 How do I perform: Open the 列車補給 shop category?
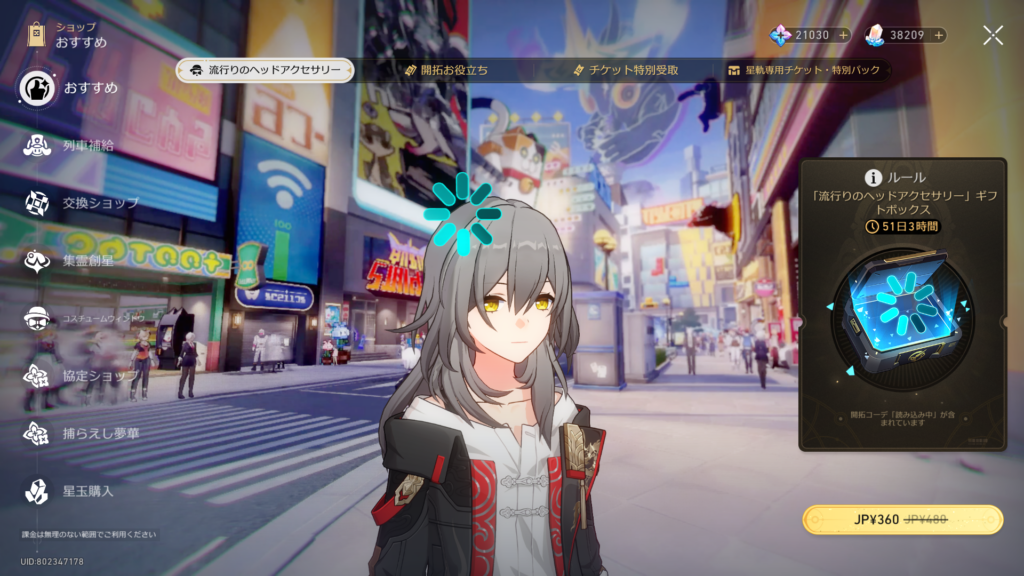tap(68, 146)
